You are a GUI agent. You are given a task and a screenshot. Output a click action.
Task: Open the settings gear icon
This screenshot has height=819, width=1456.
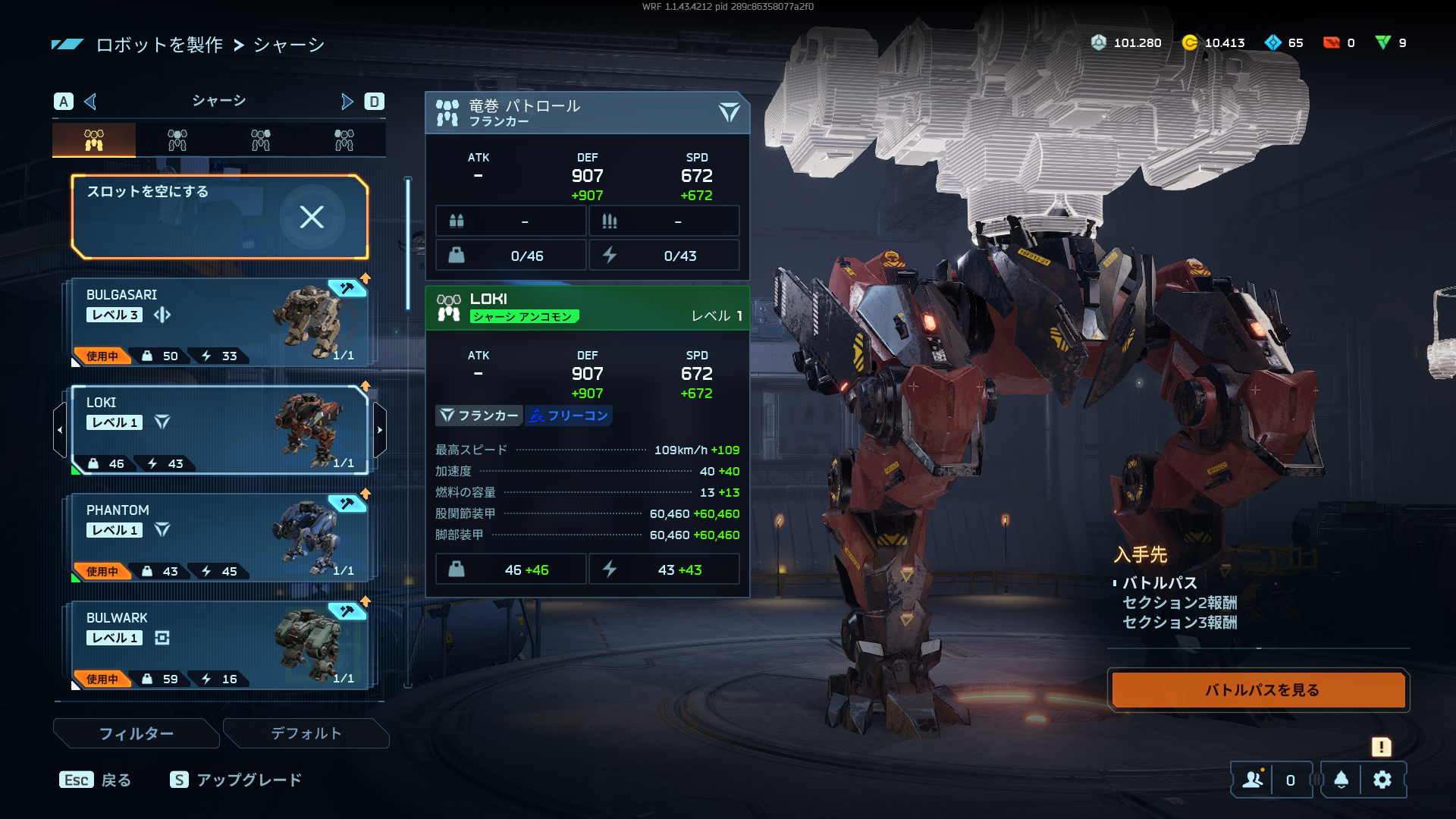tap(1382, 780)
